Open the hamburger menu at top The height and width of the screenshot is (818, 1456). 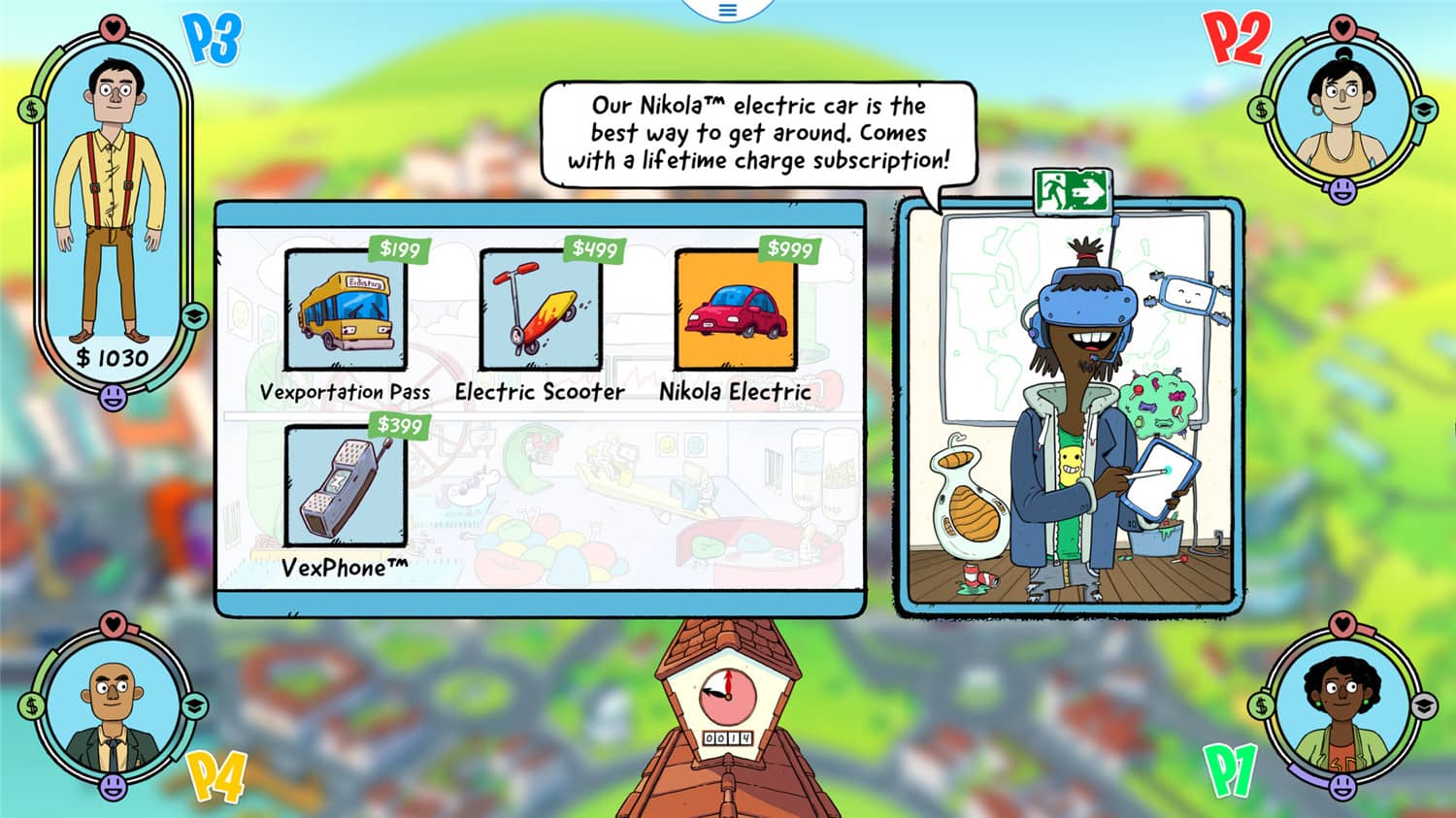(728, 11)
